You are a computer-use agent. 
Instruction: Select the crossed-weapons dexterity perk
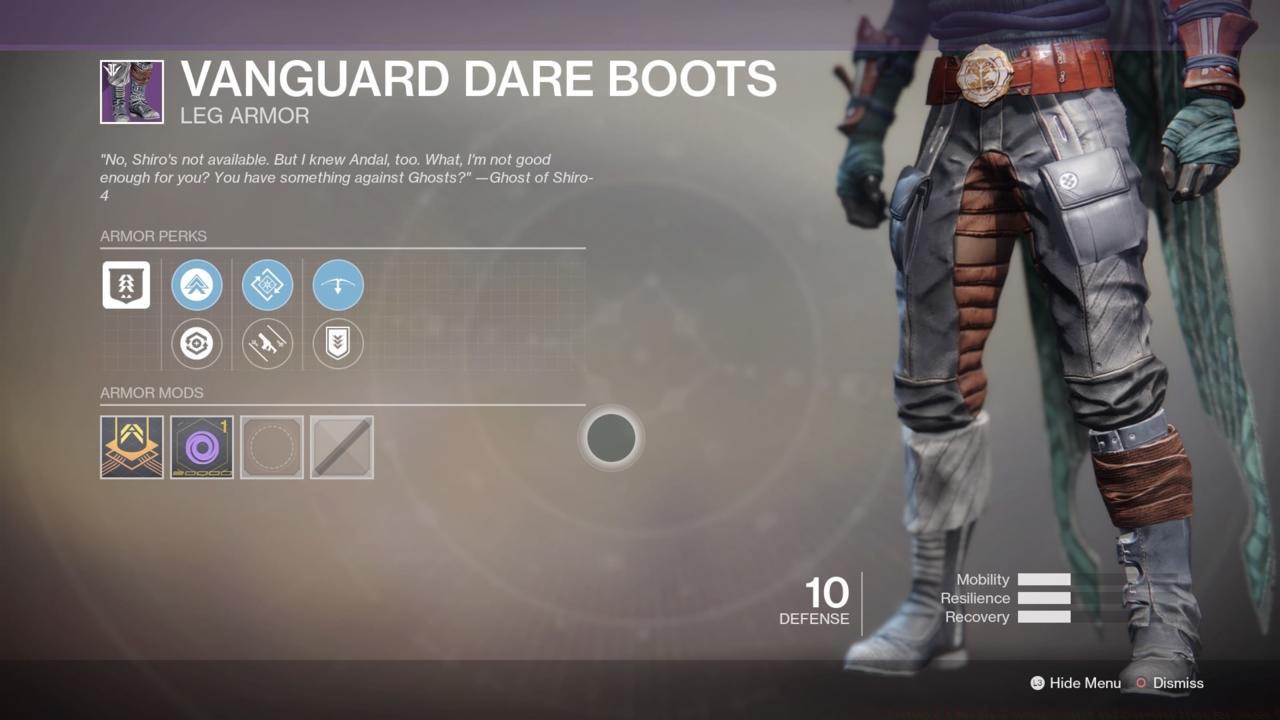tap(267, 343)
